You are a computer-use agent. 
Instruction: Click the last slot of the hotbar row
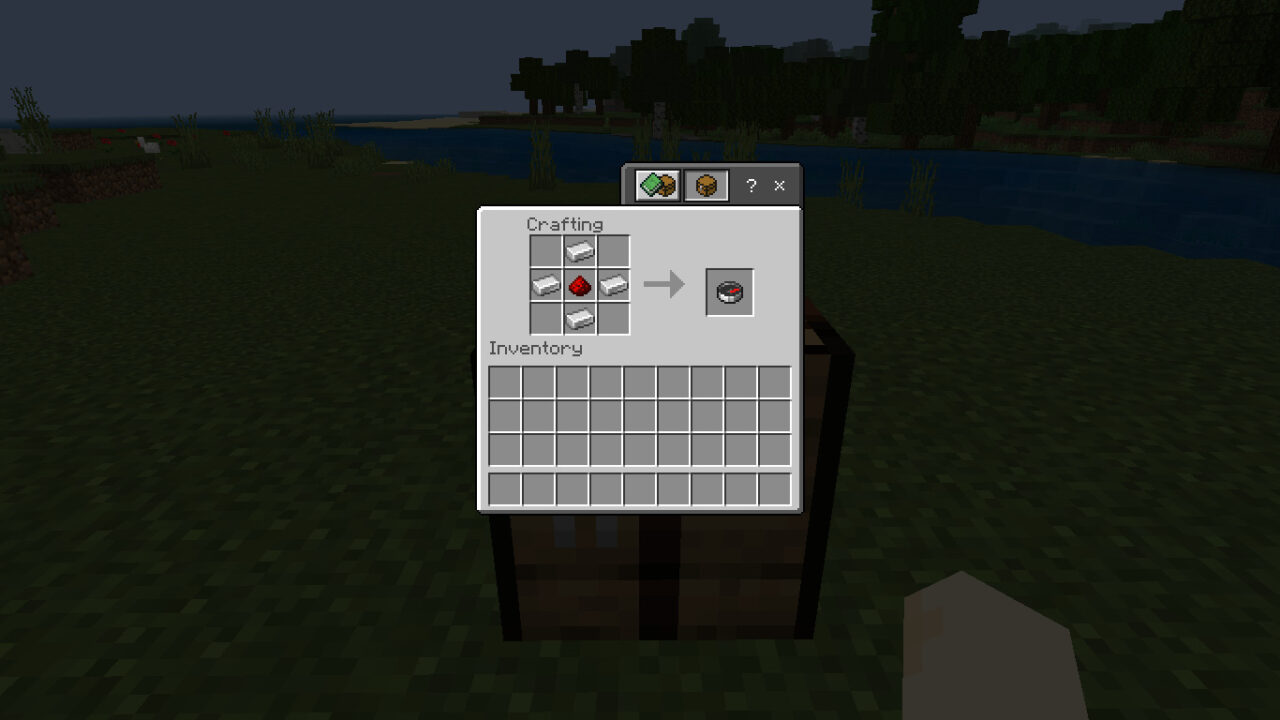(x=776, y=488)
